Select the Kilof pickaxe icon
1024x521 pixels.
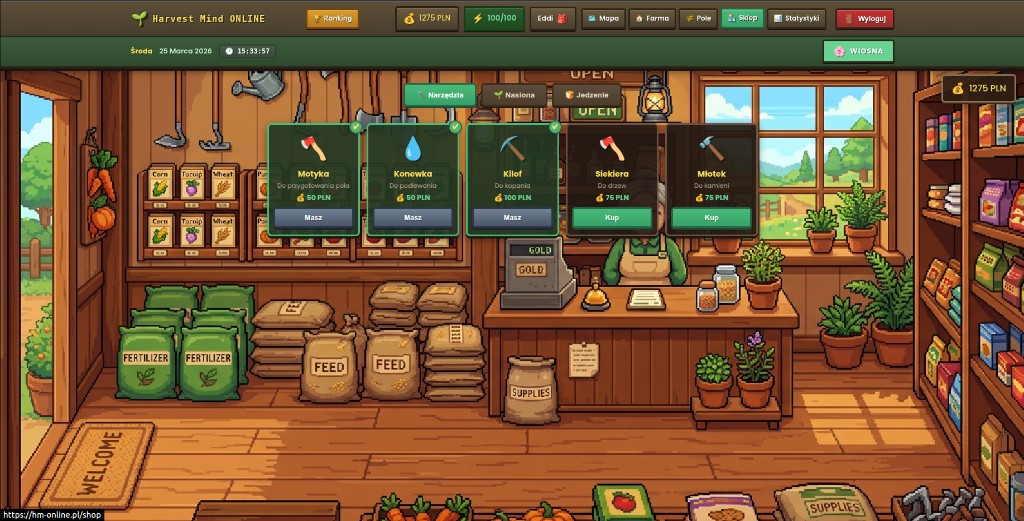pyautogui.click(x=512, y=149)
